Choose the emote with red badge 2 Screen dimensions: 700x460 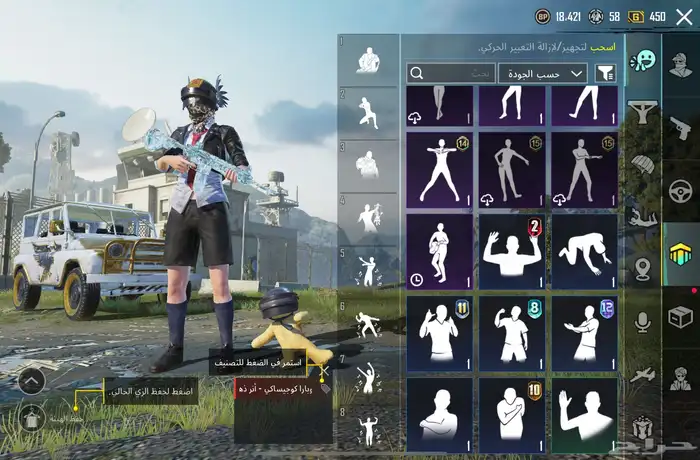pos(511,252)
